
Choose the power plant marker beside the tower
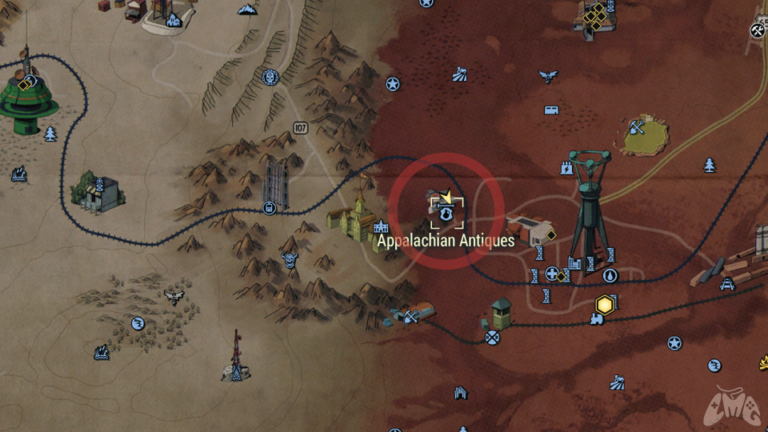click(x=574, y=263)
